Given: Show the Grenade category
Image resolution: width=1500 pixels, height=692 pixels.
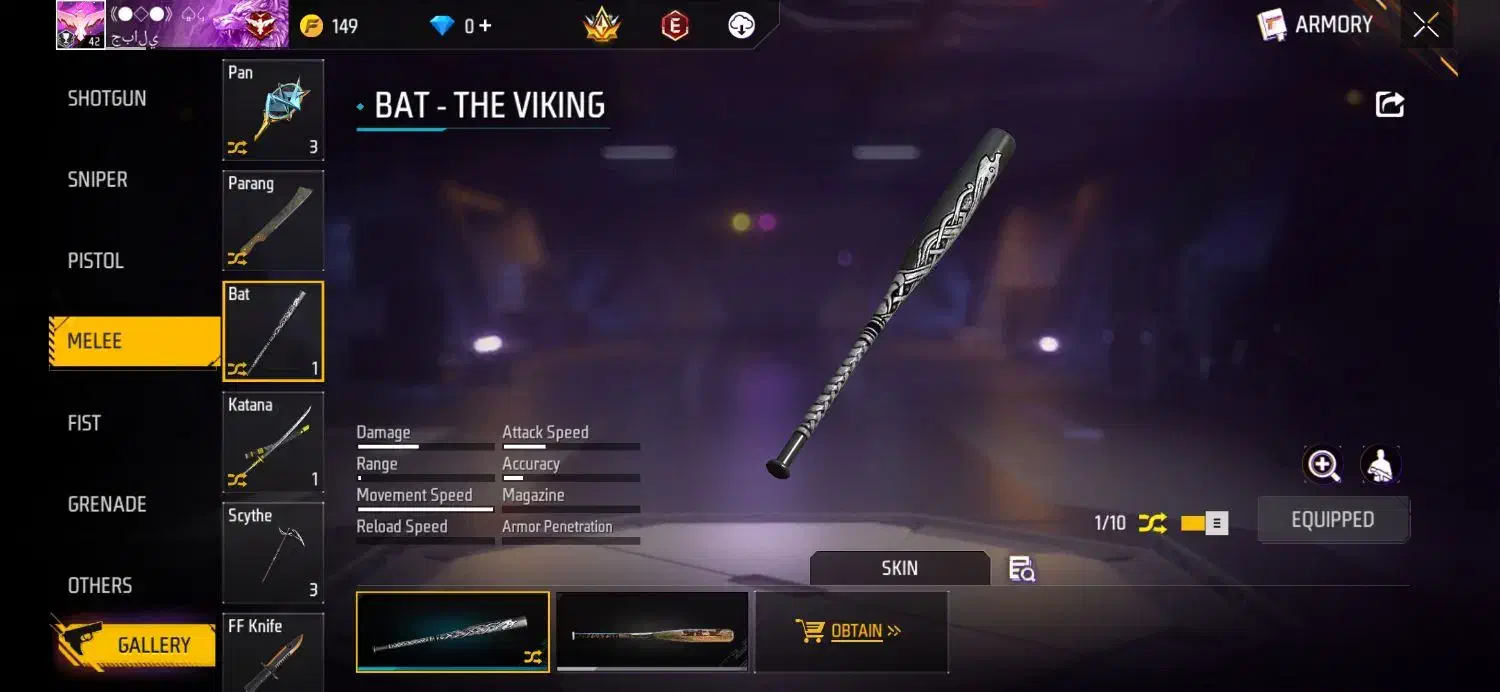Looking at the screenshot, I should [107, 504].
